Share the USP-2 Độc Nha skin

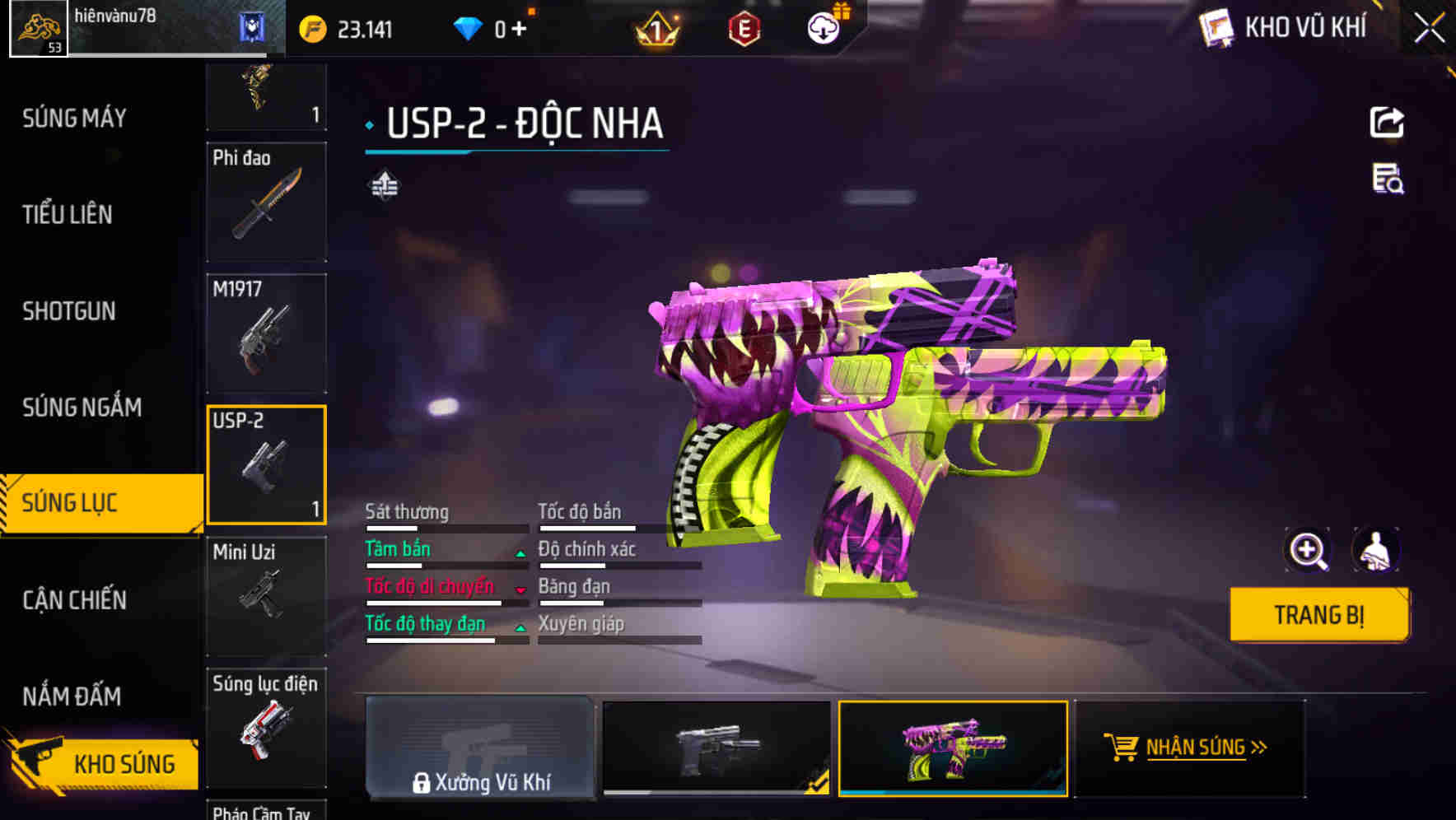[1388, 122]
